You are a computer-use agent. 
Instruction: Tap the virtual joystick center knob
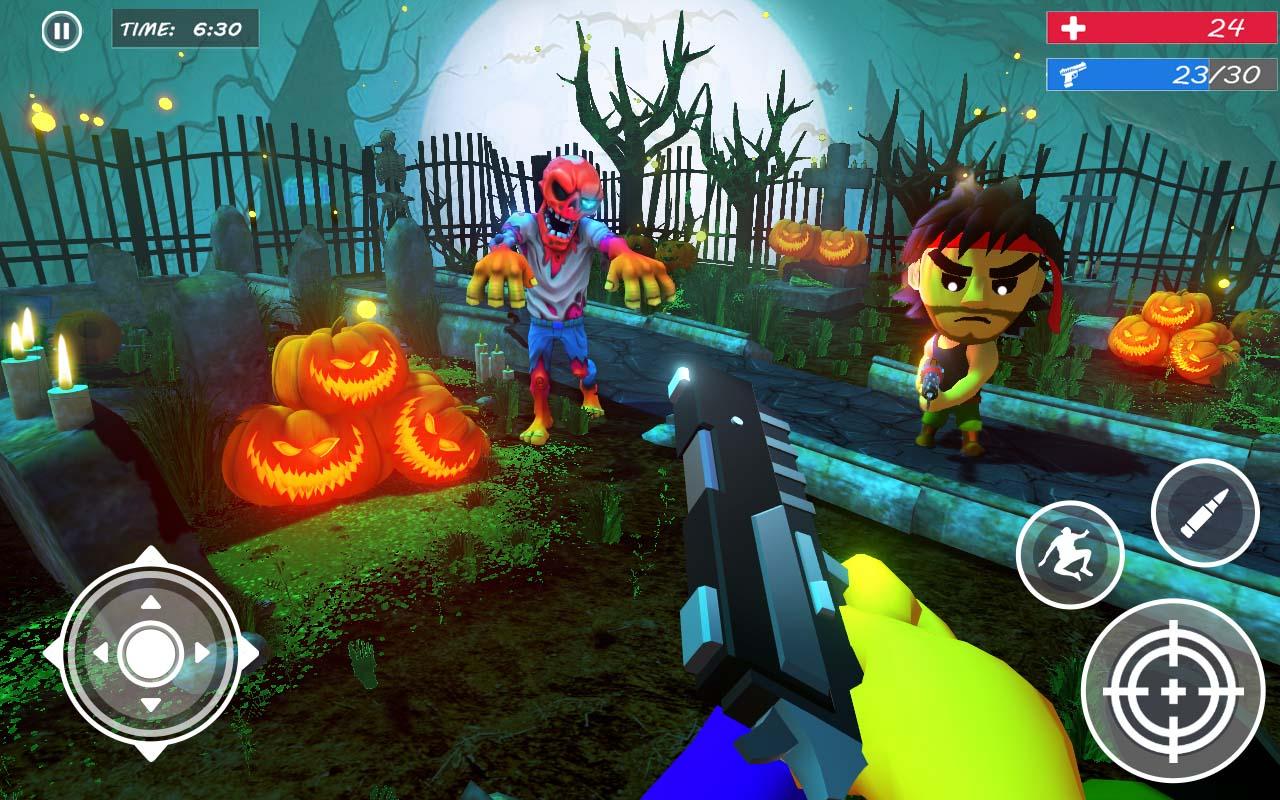click(x=150, y=653)
